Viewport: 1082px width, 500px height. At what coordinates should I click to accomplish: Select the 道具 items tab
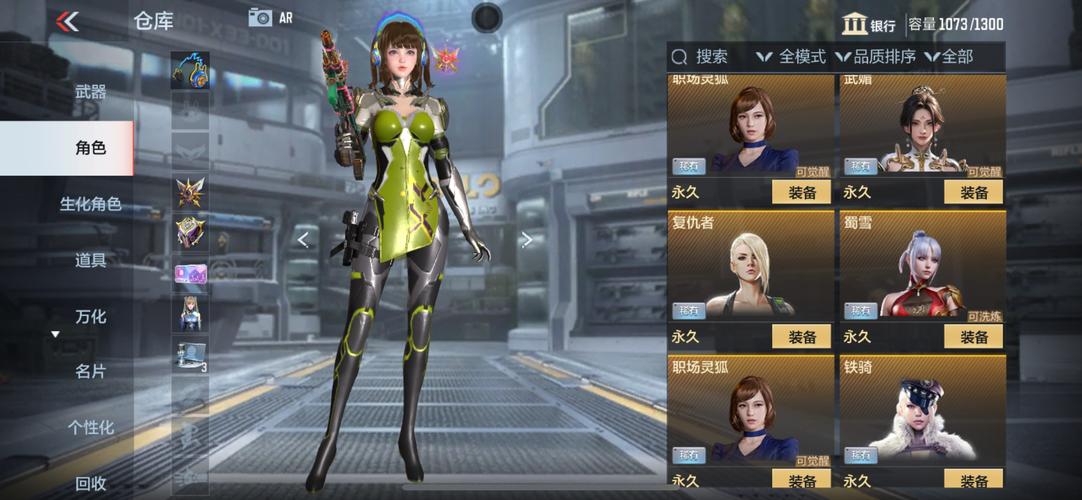coord(90,260)
